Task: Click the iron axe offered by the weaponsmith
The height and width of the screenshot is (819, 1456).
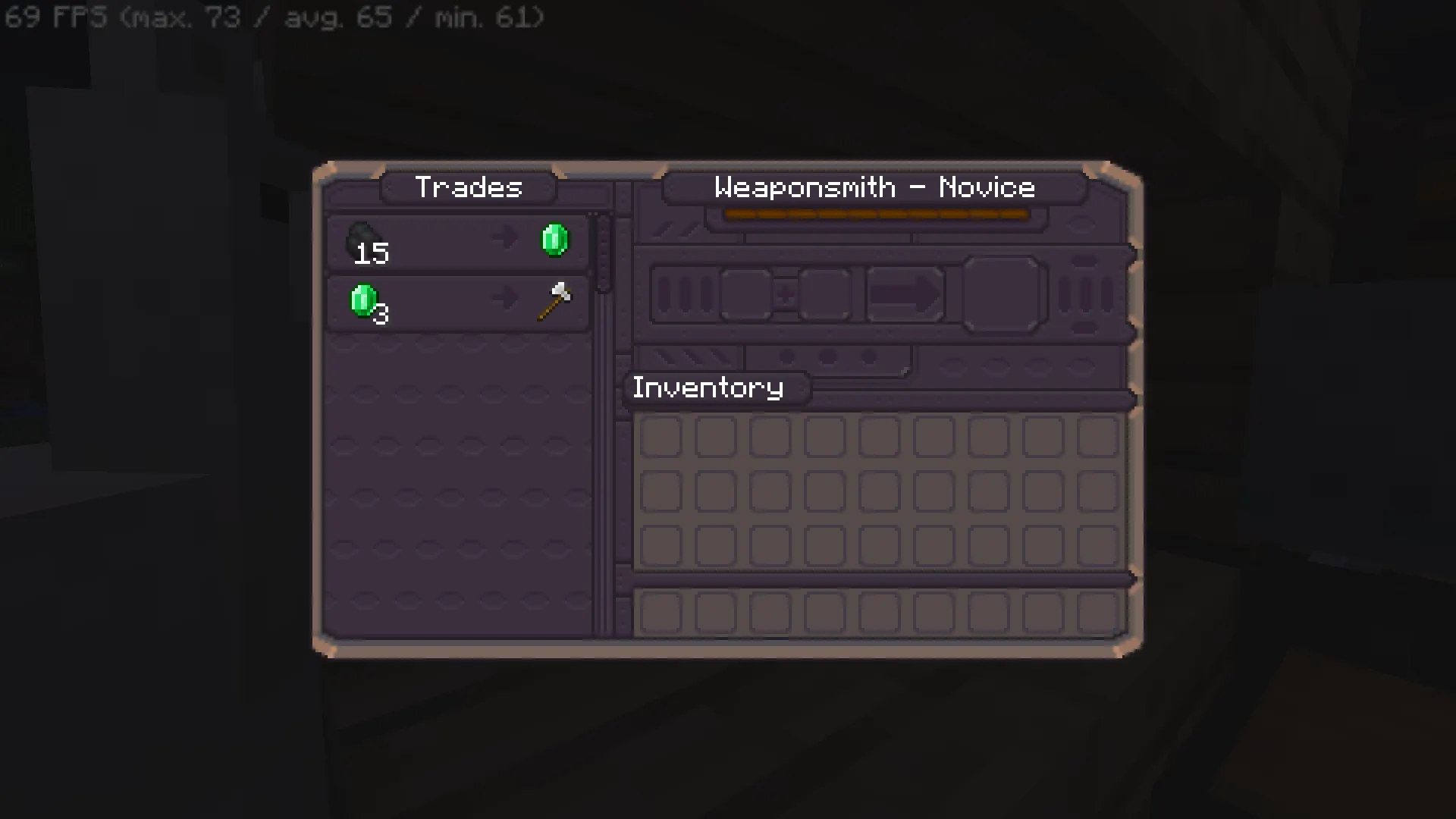Action: click(554, 303)
